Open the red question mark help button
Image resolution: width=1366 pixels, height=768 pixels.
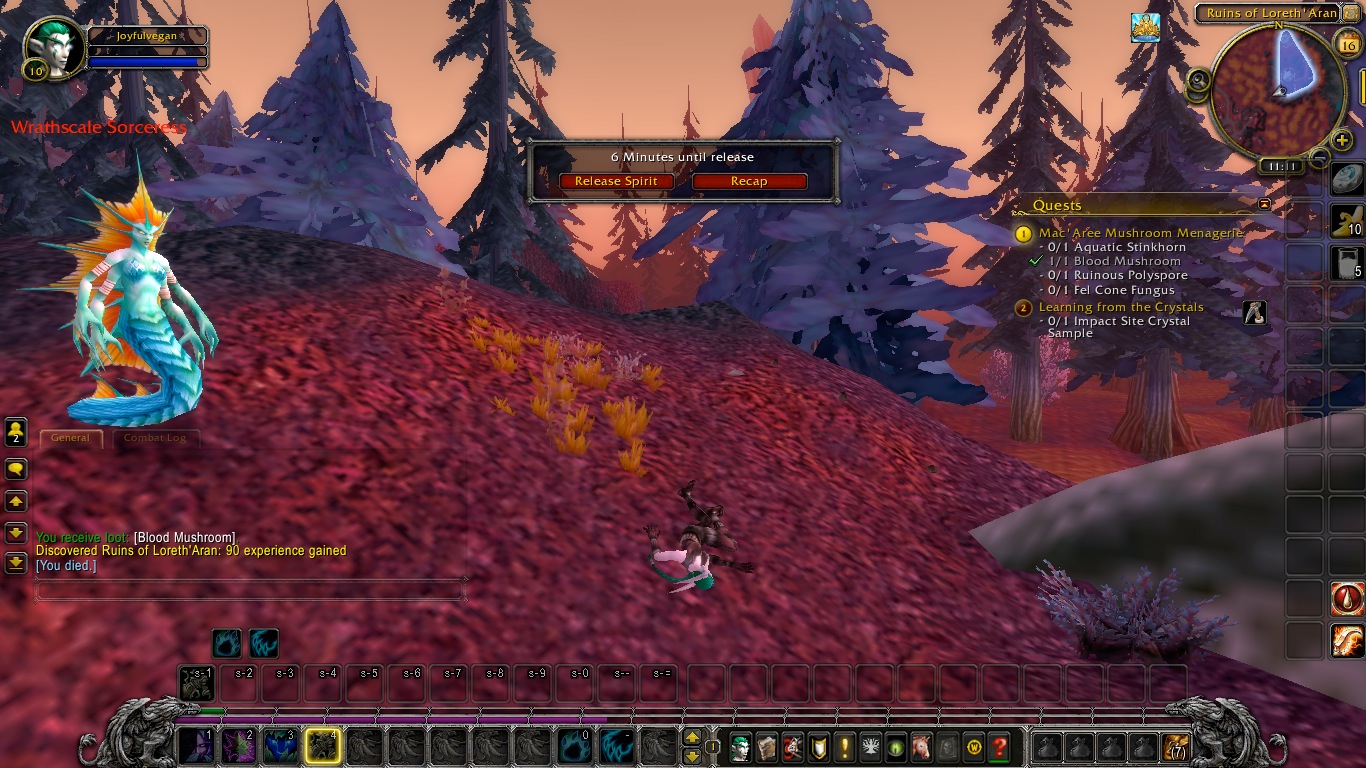tap(998, 747)
